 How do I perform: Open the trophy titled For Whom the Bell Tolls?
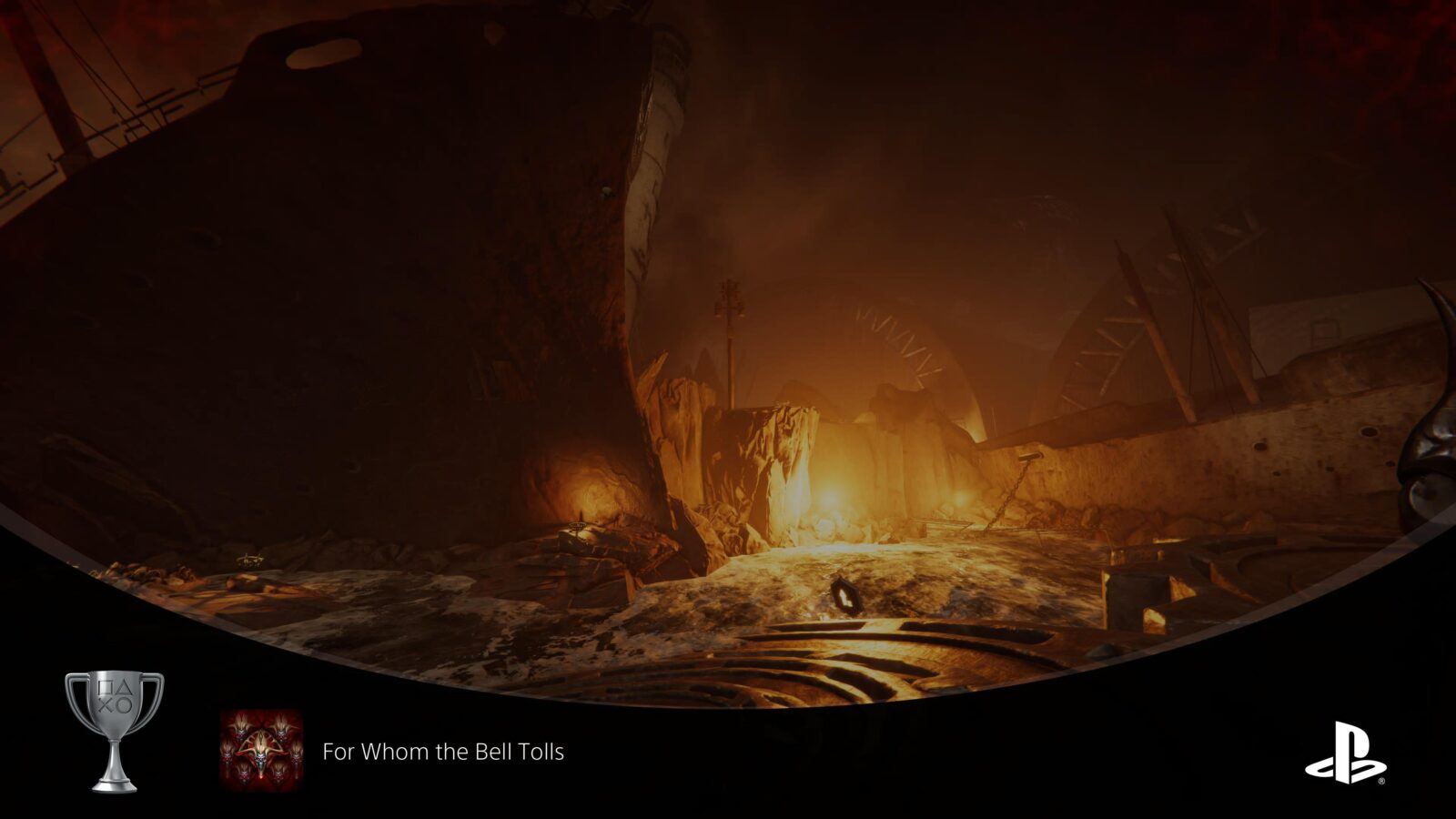pyautogui.click(x=444, y=752)
